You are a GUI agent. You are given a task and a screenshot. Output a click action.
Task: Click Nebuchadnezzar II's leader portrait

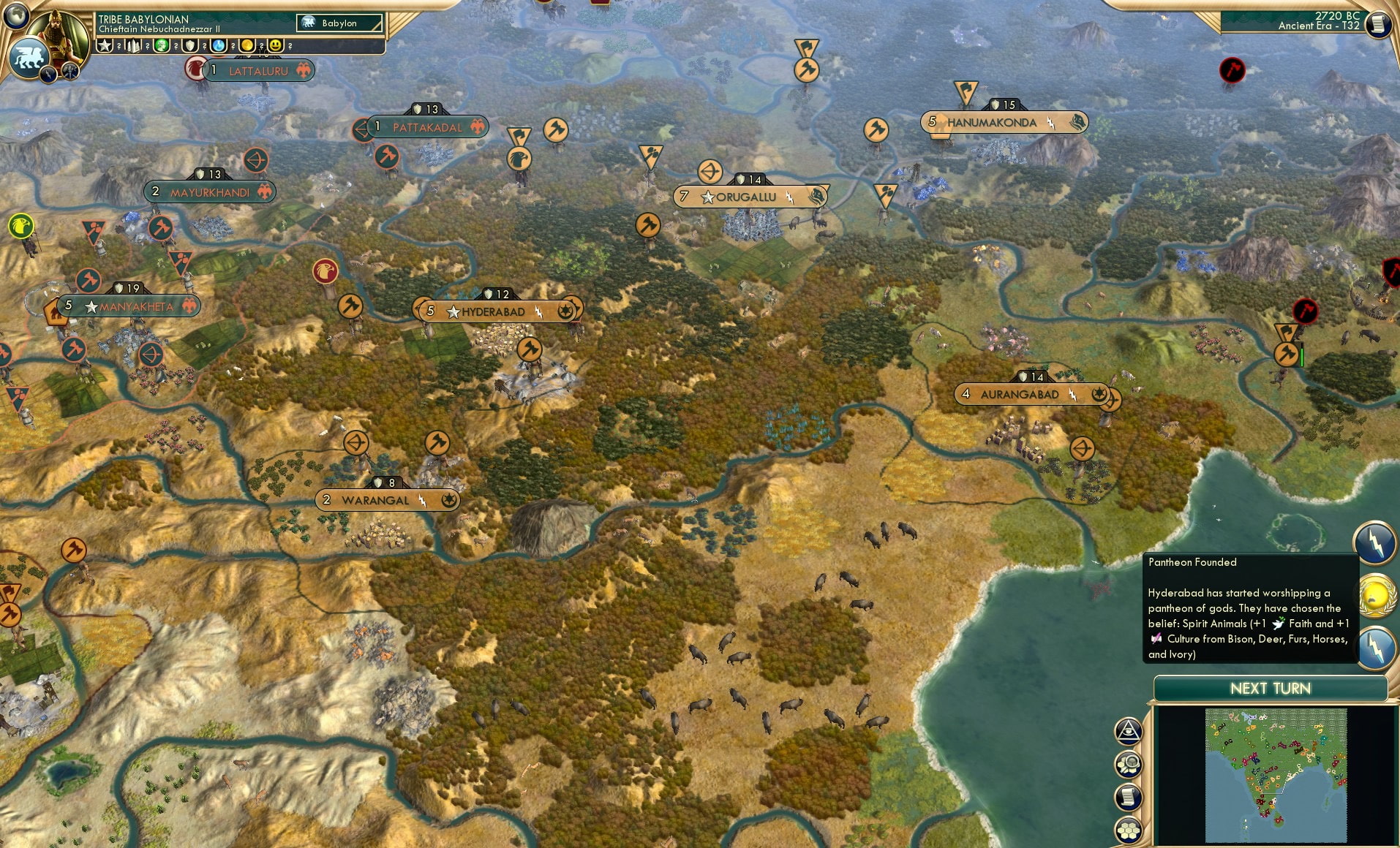pos(59,33)
